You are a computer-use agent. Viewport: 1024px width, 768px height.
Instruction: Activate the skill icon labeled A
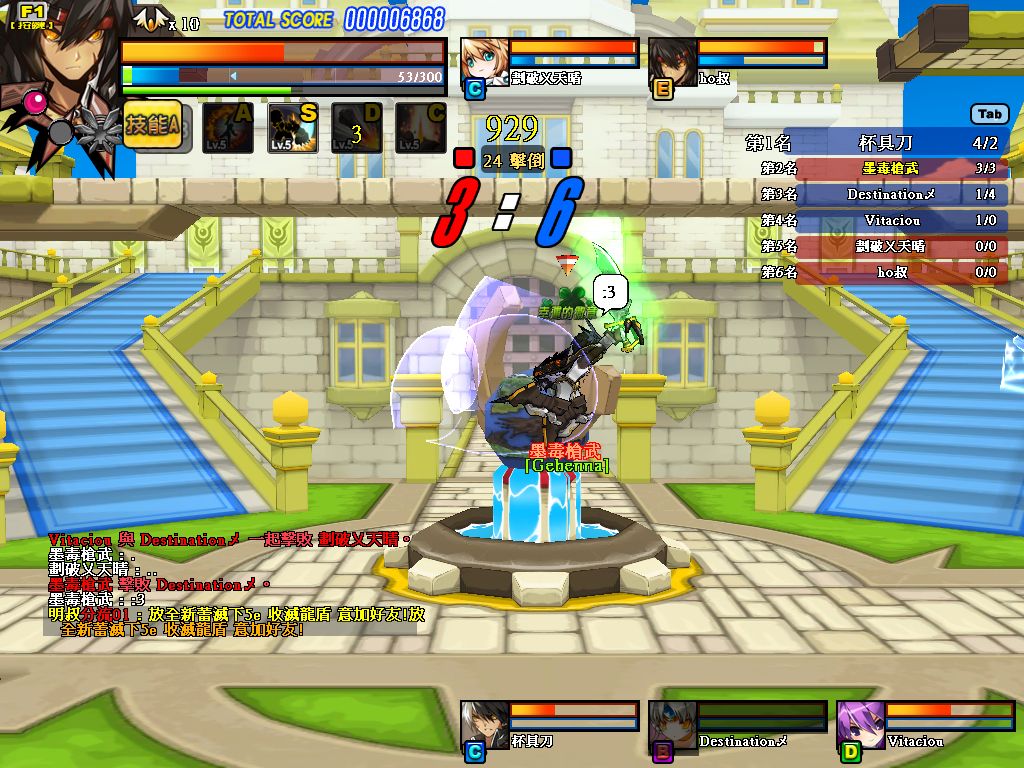click(x=227, y=128)
